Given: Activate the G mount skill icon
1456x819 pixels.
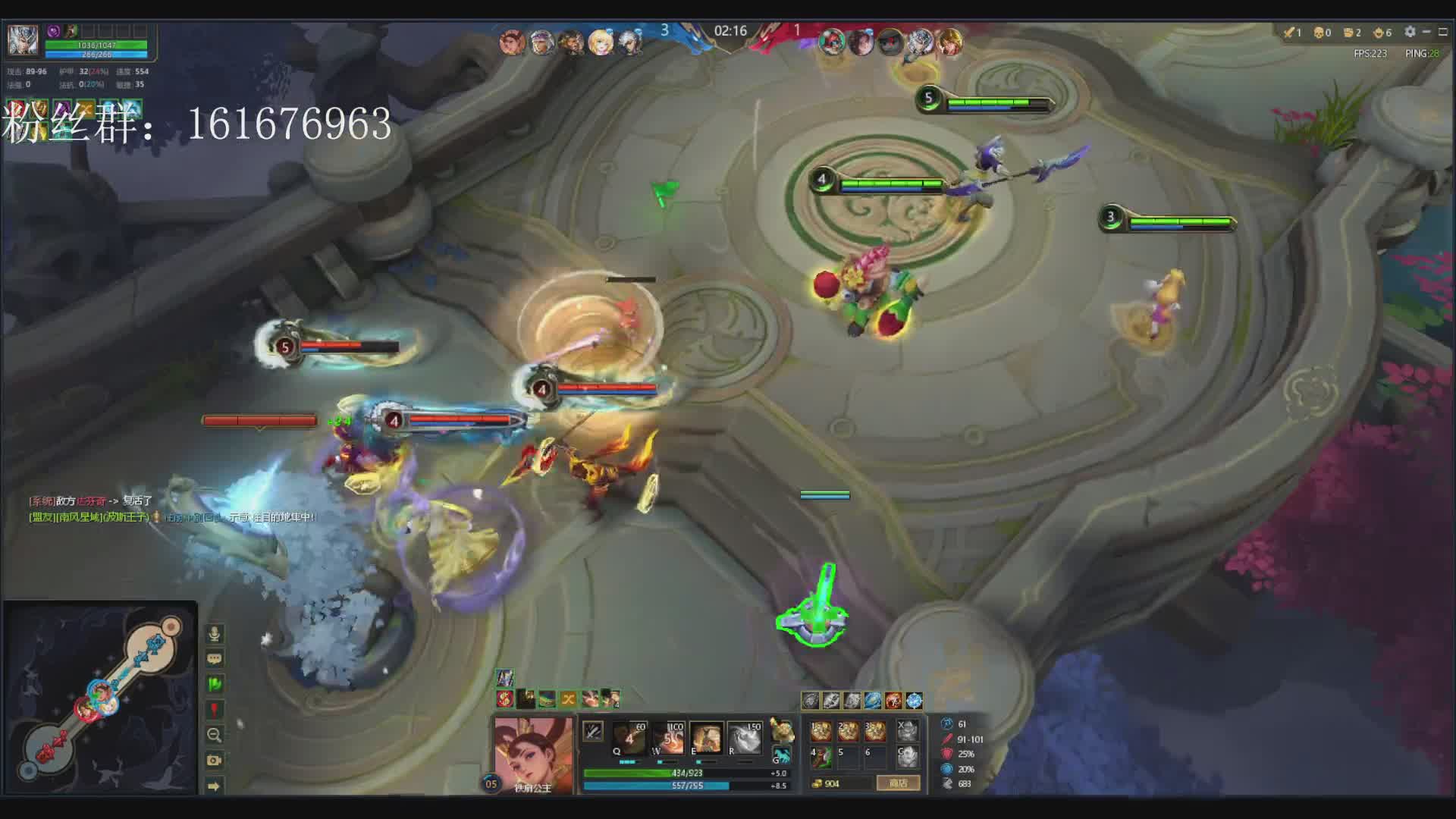Looking at the screenshot, I should click(x=781, y=755).
